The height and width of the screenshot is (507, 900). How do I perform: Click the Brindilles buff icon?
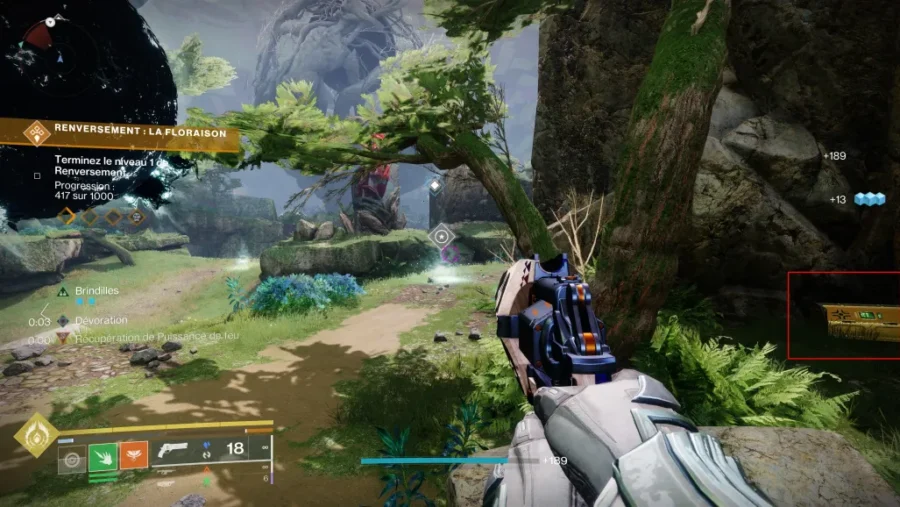coord(63,291)
